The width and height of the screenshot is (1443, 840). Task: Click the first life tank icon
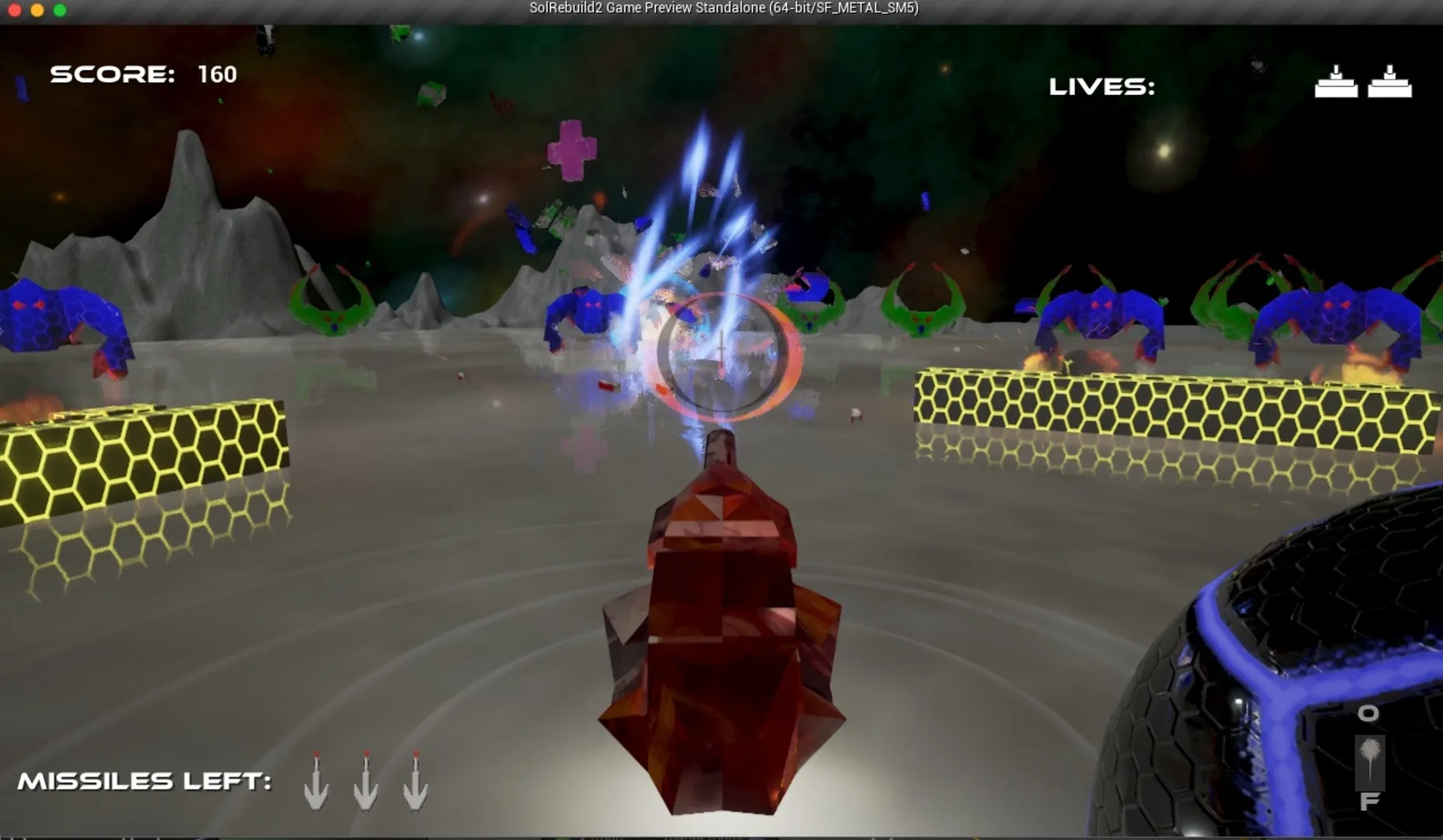tap(1336, 82)
